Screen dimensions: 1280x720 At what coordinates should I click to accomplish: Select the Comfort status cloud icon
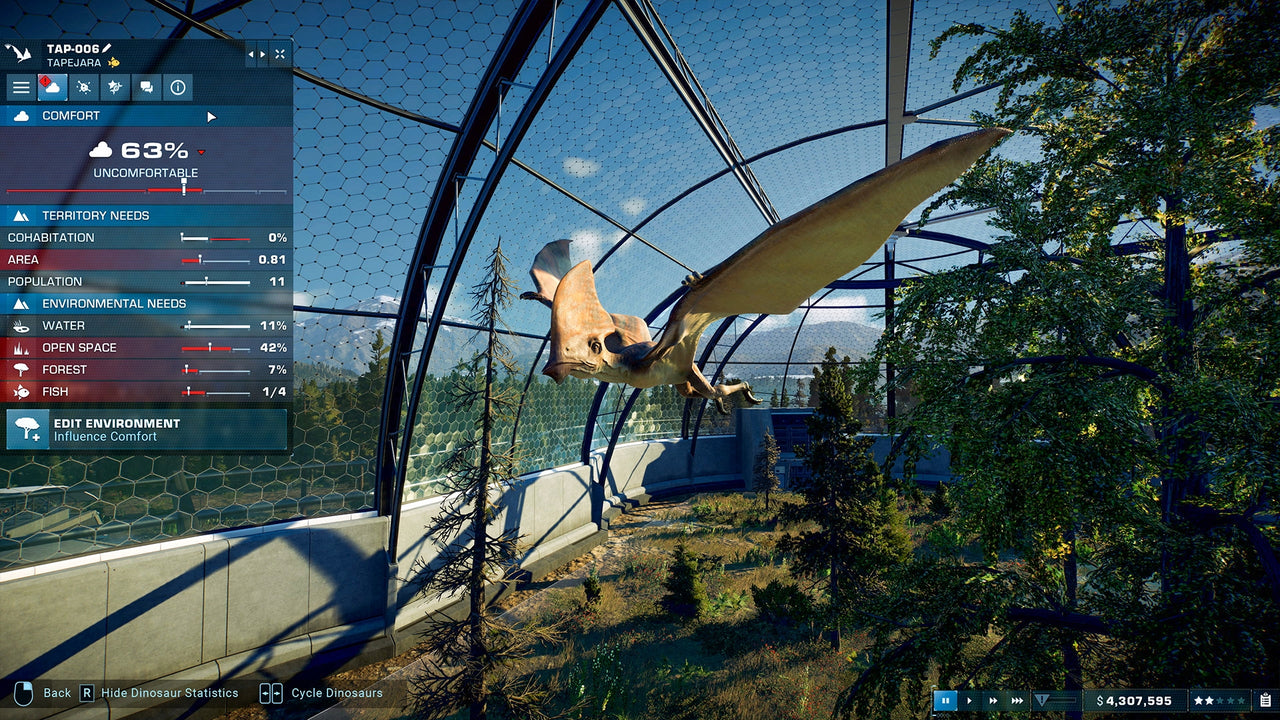tap(52, 87)
